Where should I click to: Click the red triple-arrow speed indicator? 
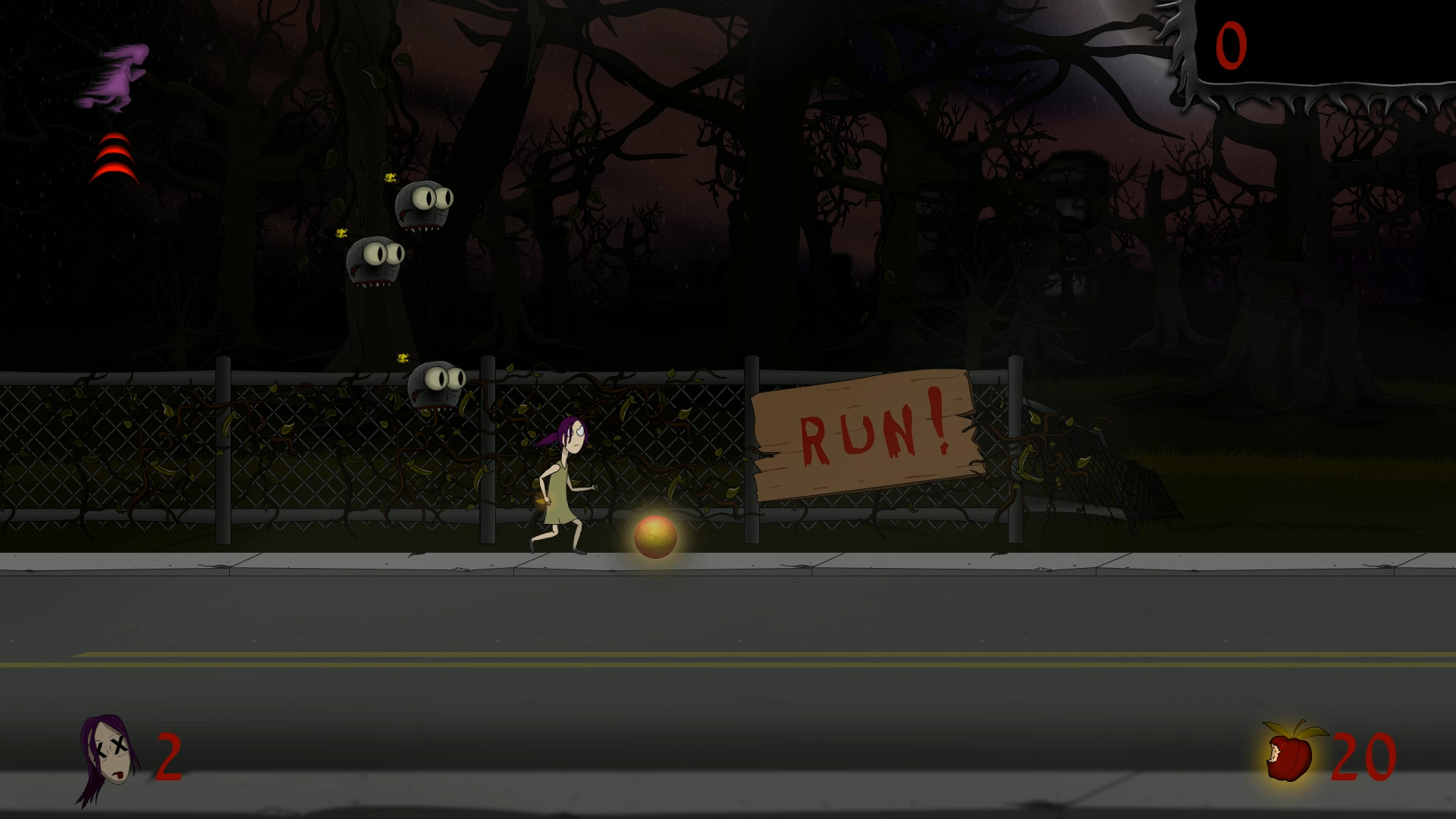point(114,157)
